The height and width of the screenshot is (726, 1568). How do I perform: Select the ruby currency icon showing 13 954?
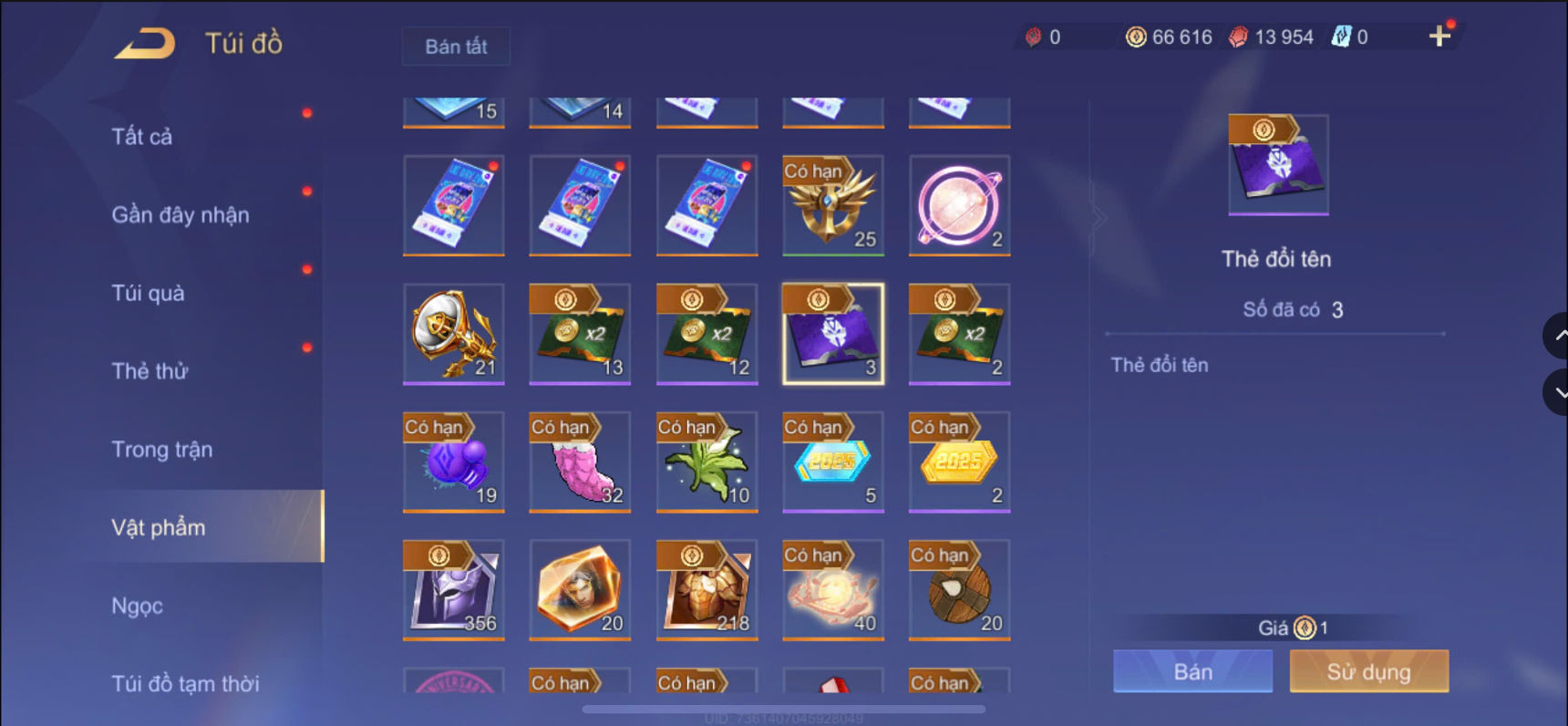click(1237, 37)
